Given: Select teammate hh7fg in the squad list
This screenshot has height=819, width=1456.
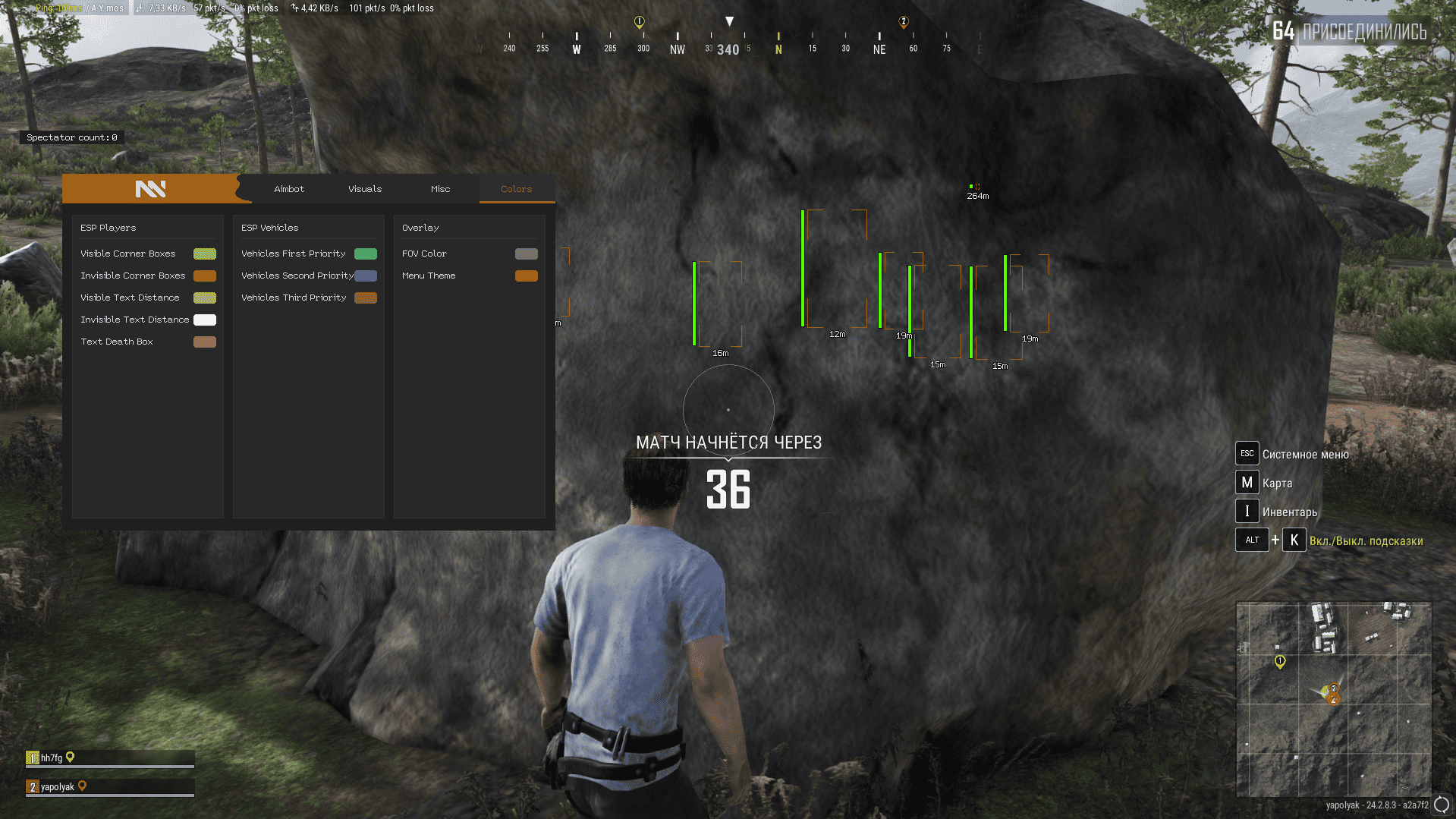Looking at the screenshot, I should click(x=52, y=758).
